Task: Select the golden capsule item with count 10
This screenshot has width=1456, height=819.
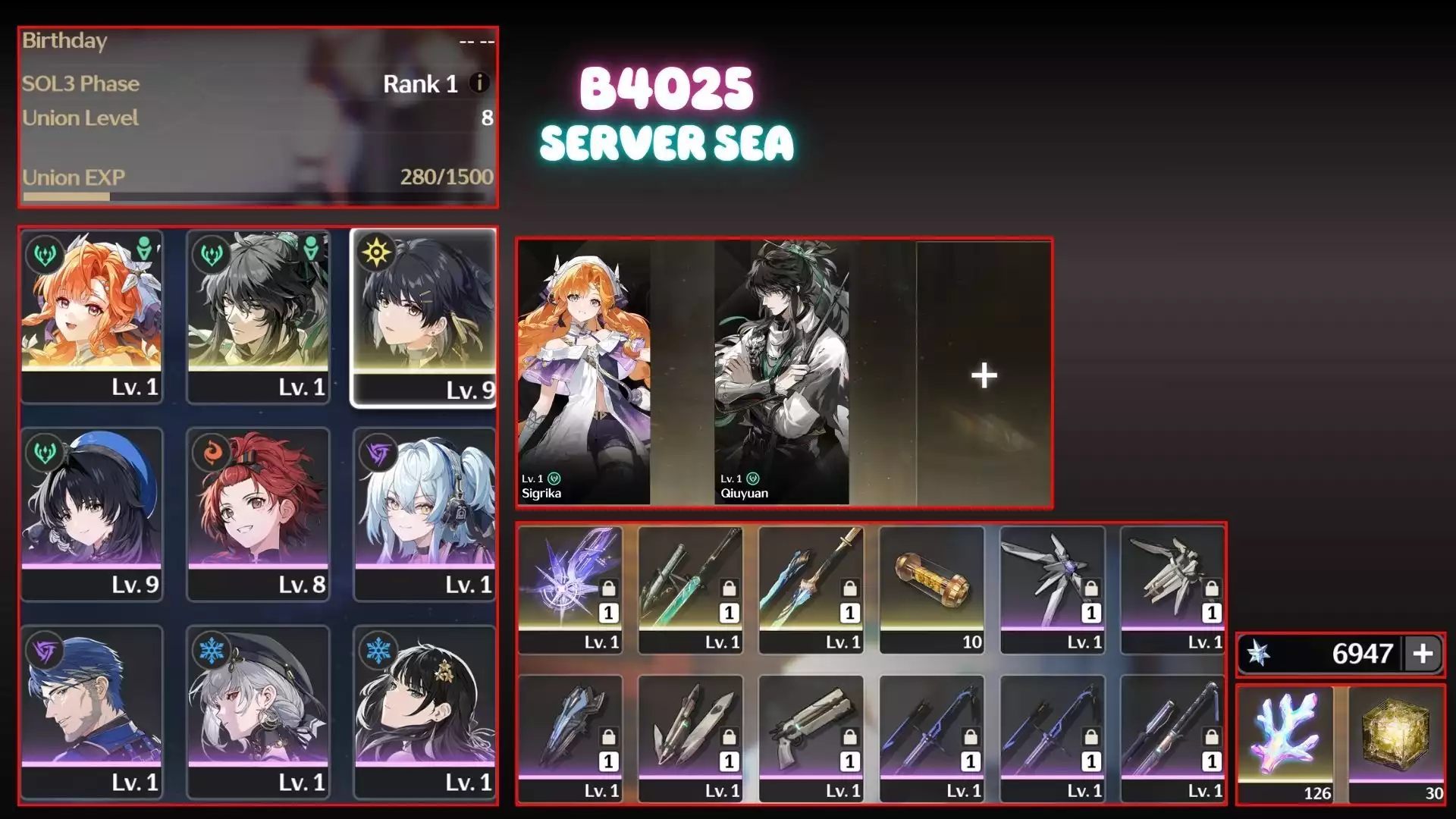Action: tap(931, 589)
